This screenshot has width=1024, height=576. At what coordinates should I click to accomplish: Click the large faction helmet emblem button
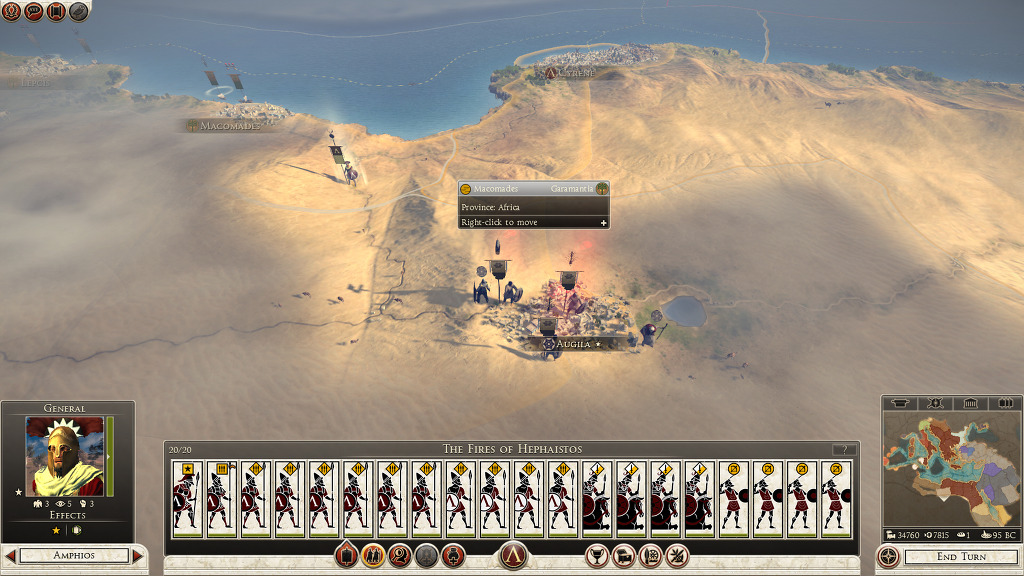[x=513, y=556]
